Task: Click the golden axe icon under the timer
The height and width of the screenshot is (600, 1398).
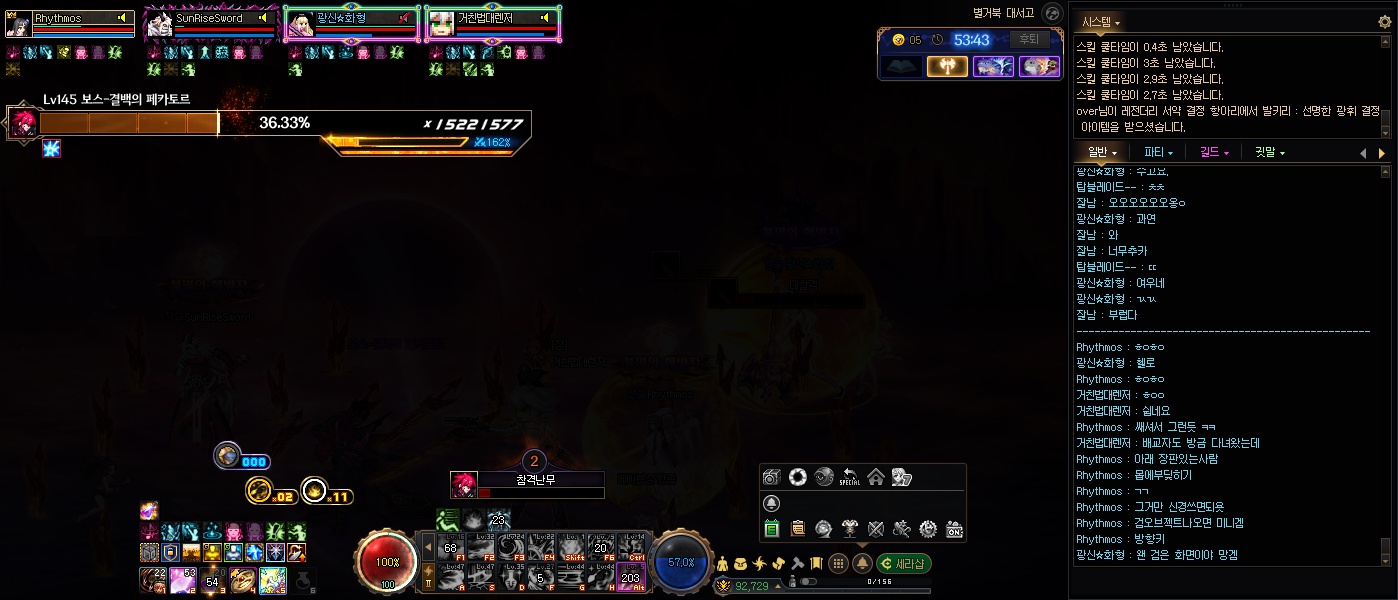Action: coord(947,66)
